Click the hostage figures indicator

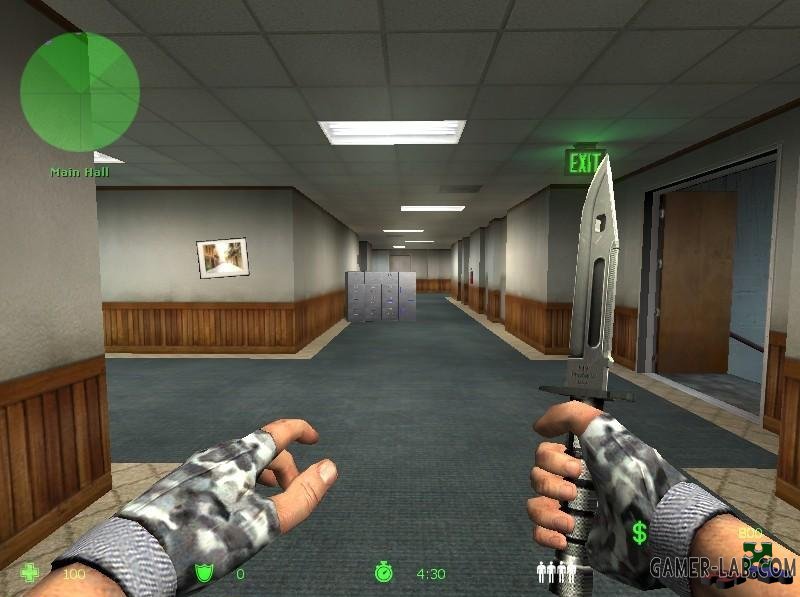(556, 572)
